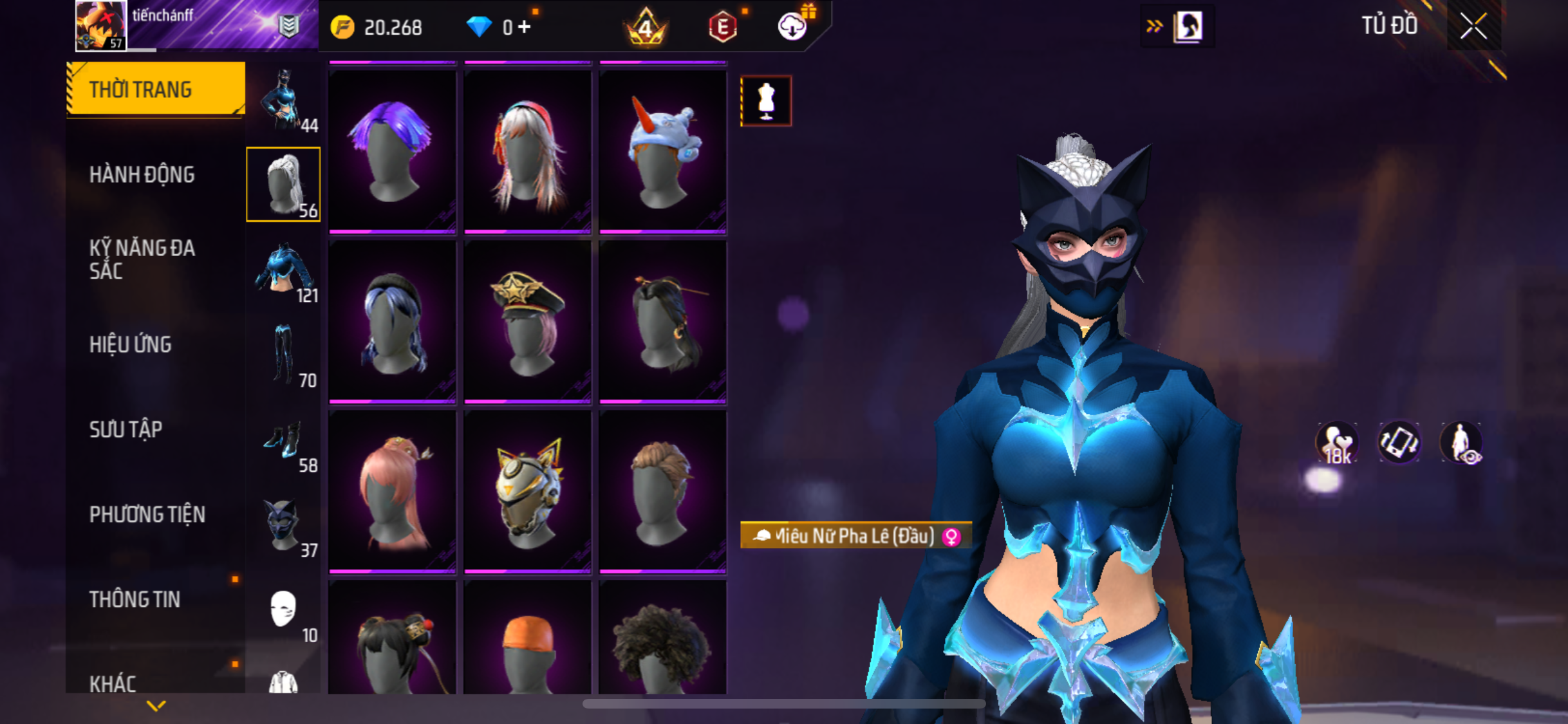
Task: Open the player profile avatar
Action: [101, 26]
